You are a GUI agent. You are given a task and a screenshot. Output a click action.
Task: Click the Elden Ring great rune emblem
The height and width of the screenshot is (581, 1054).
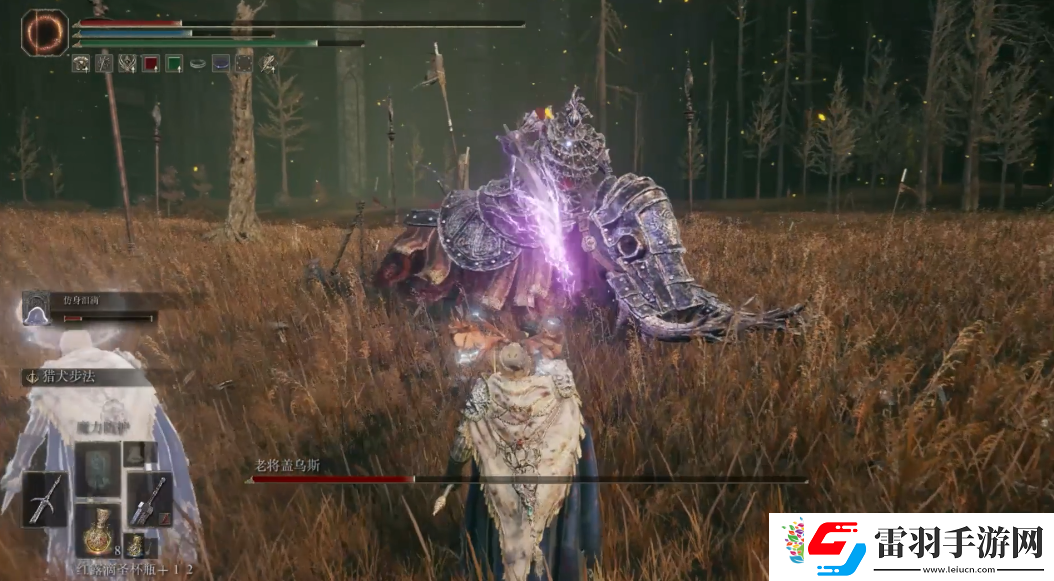[43, 33]
